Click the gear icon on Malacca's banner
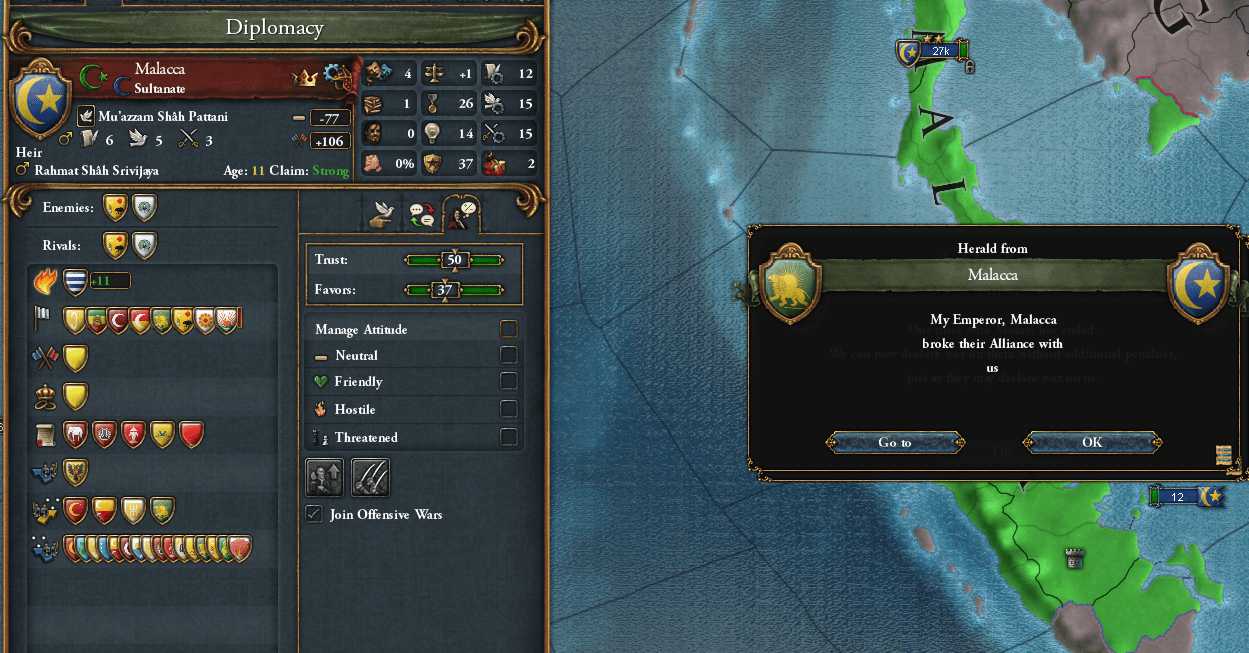 click(337, 74)
